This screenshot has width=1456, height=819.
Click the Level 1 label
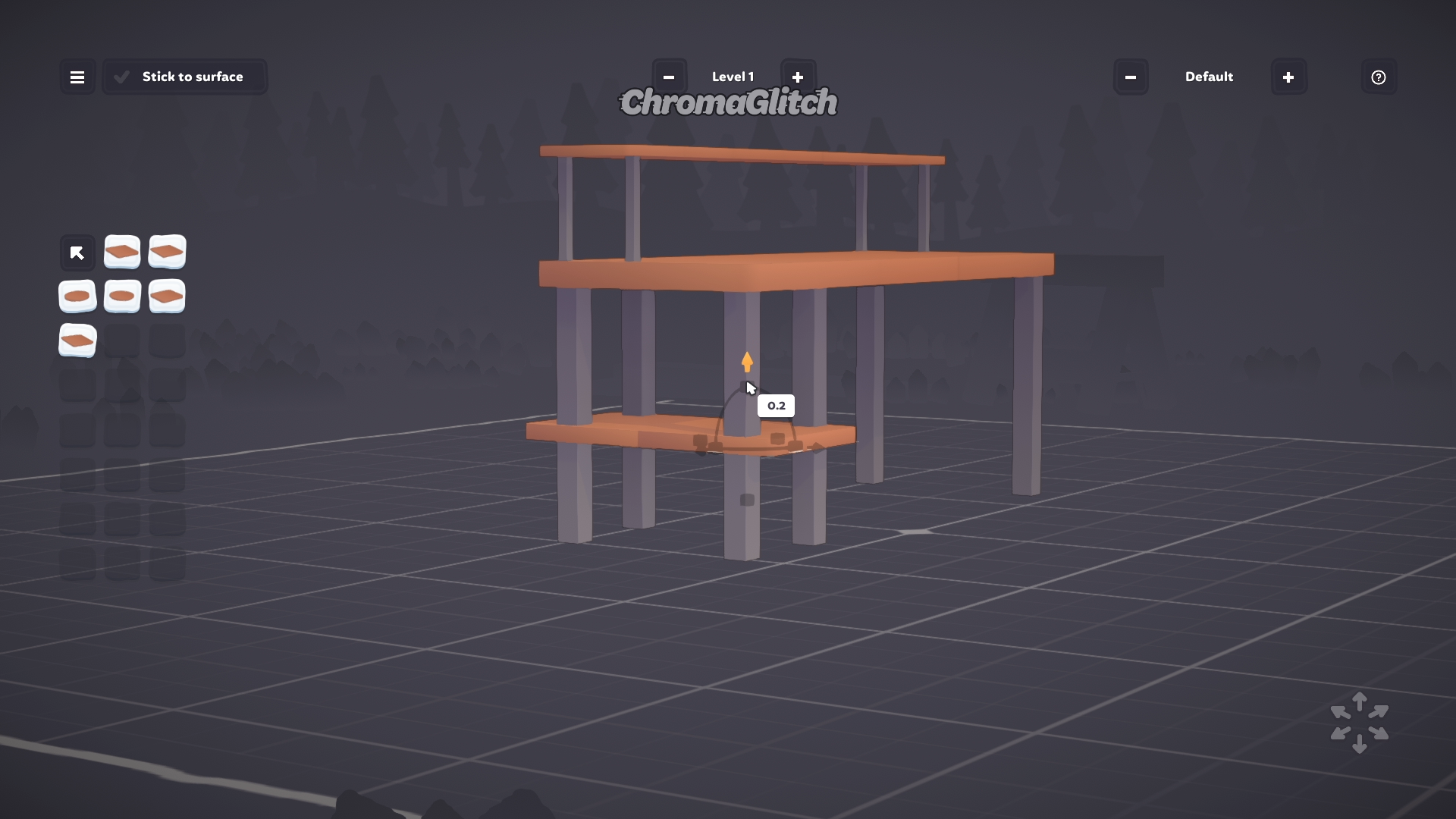pos(733,77)
